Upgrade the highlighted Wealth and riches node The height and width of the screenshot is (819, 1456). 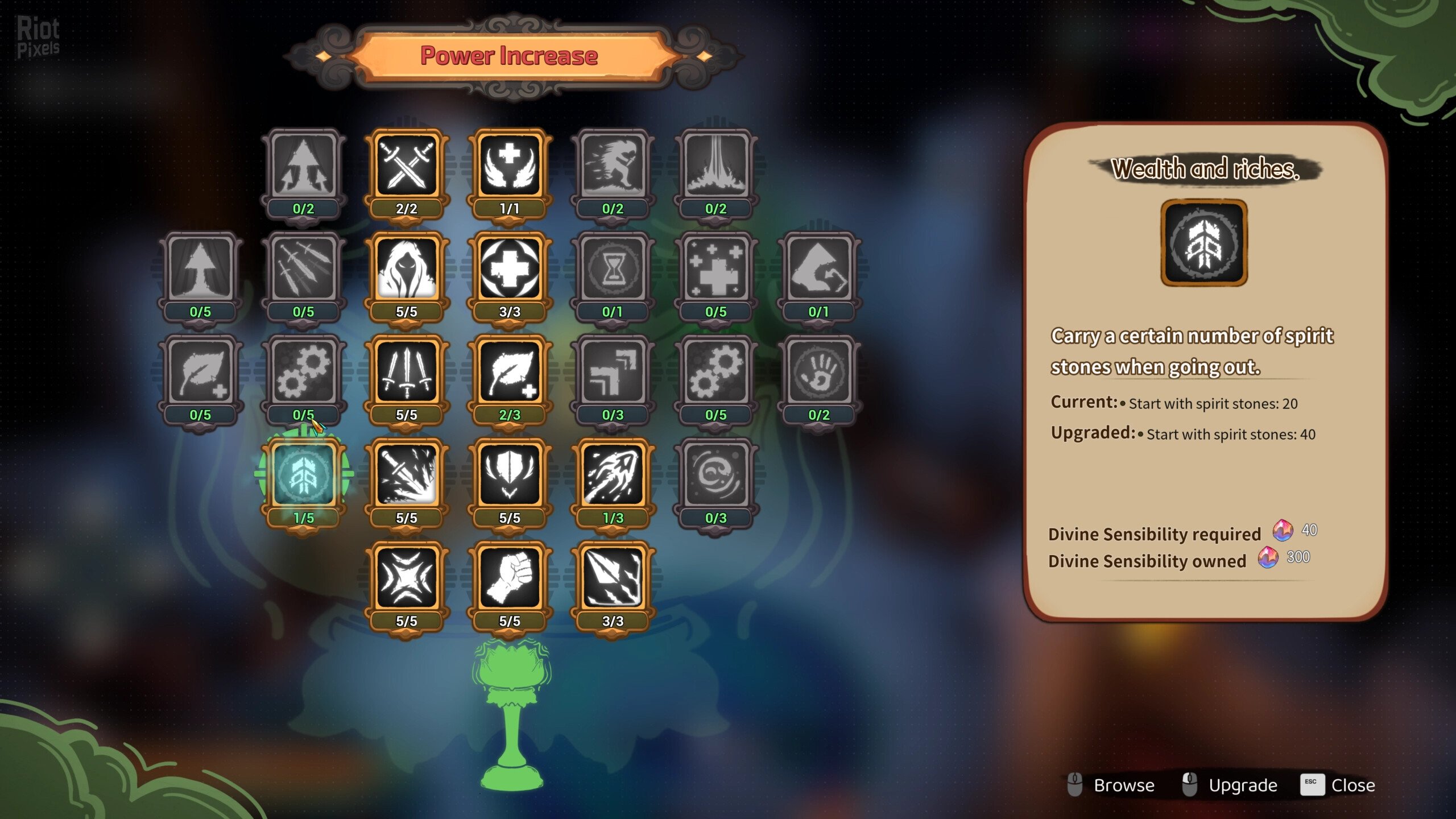coord(303,475)
